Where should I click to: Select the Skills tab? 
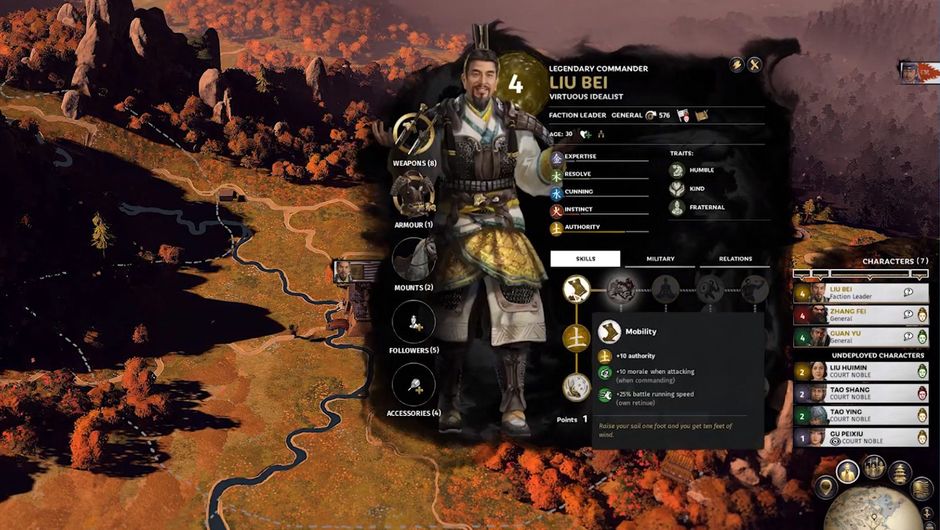[586, 259]
